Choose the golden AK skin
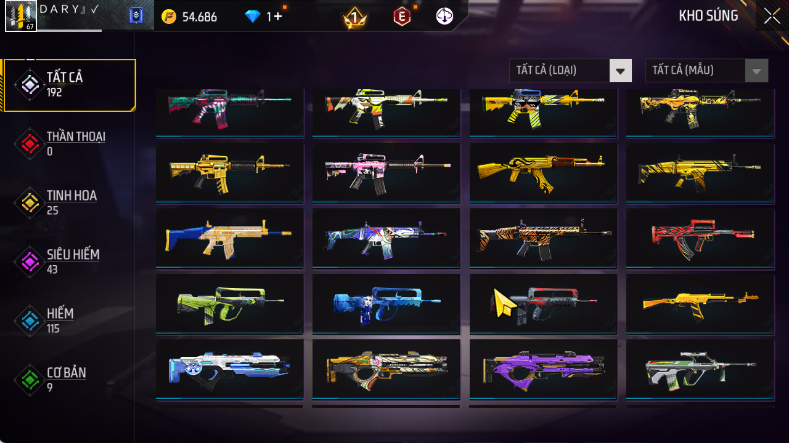 (542, 172)
